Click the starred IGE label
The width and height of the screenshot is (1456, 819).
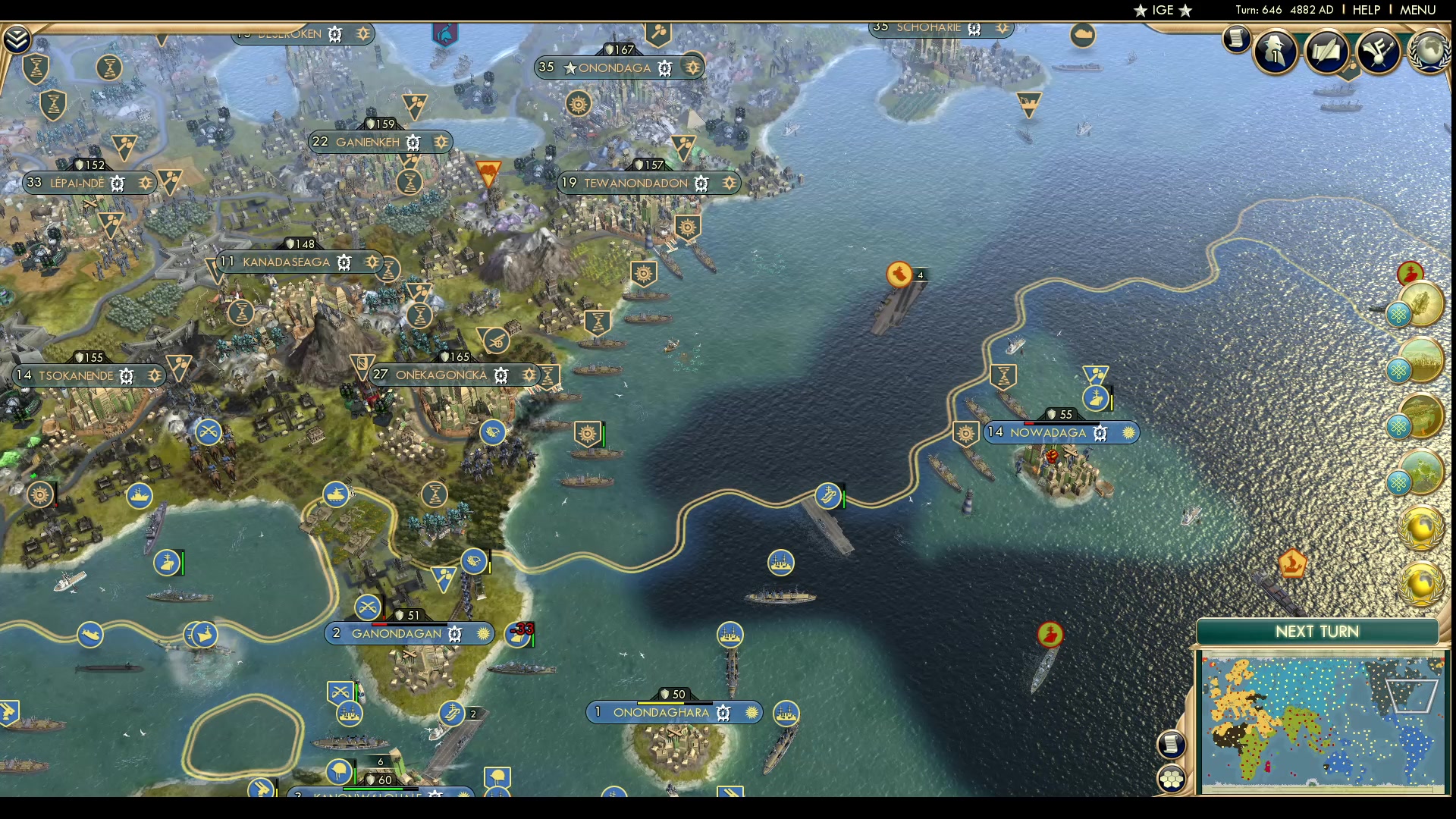click(1163, 10)
